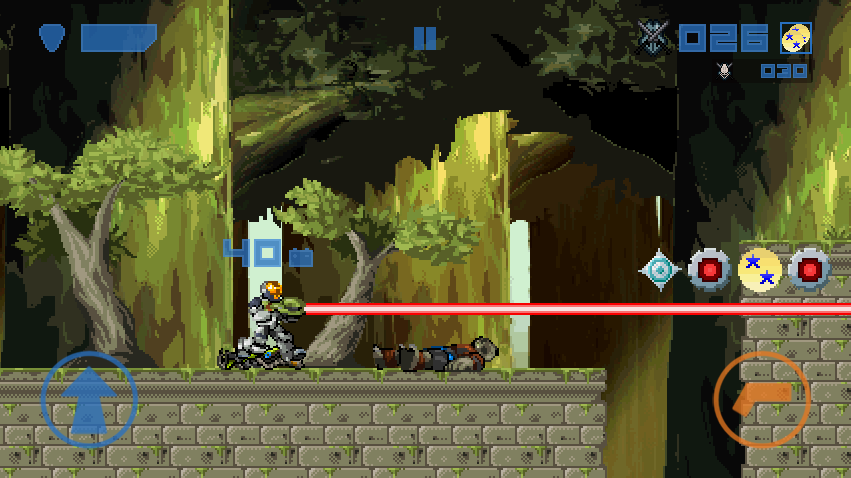Tap the blue arrow jump button
This screenshot has width=851, height=478.
coord(89,399)
